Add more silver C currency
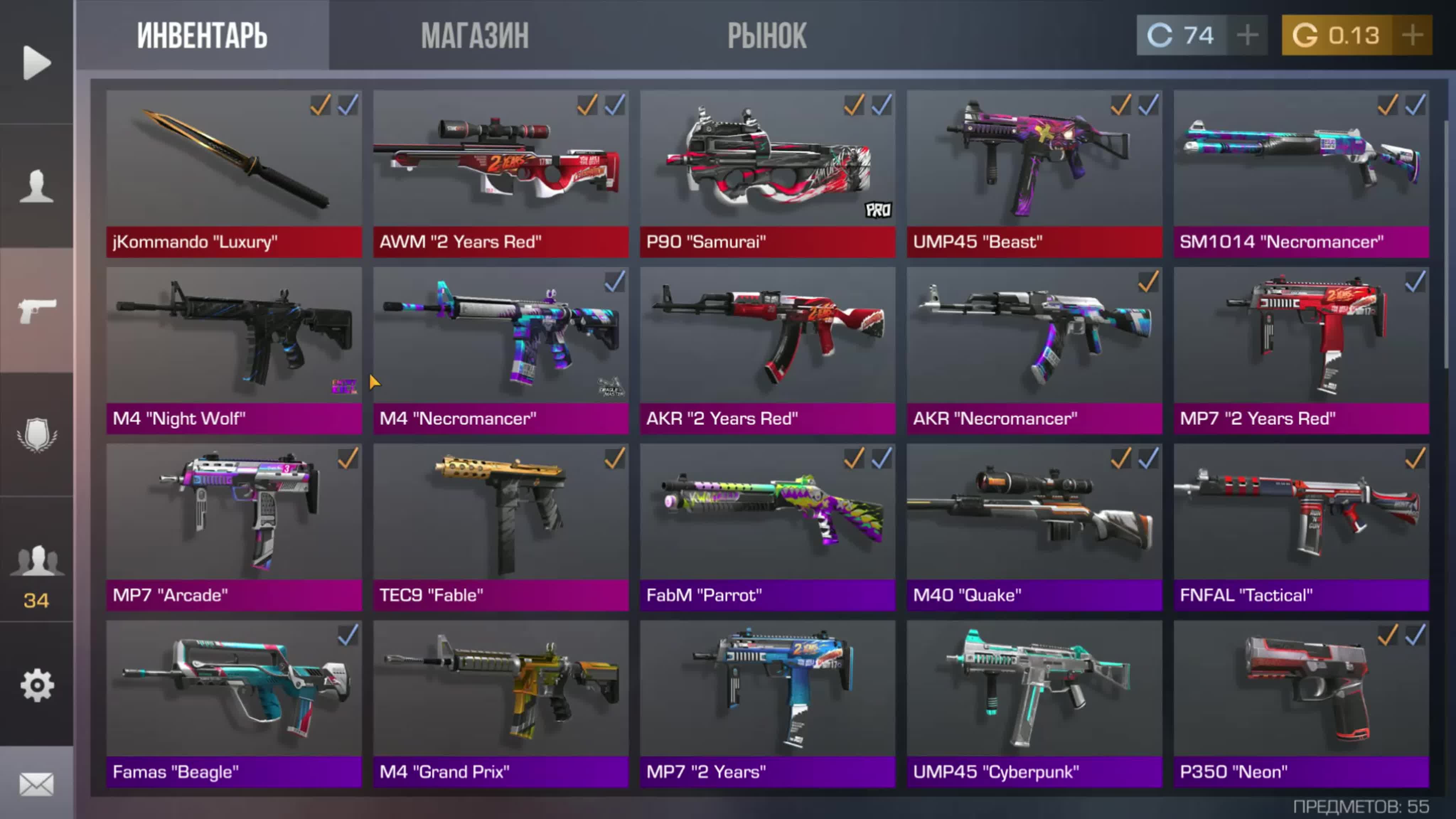 (1247, 36)
